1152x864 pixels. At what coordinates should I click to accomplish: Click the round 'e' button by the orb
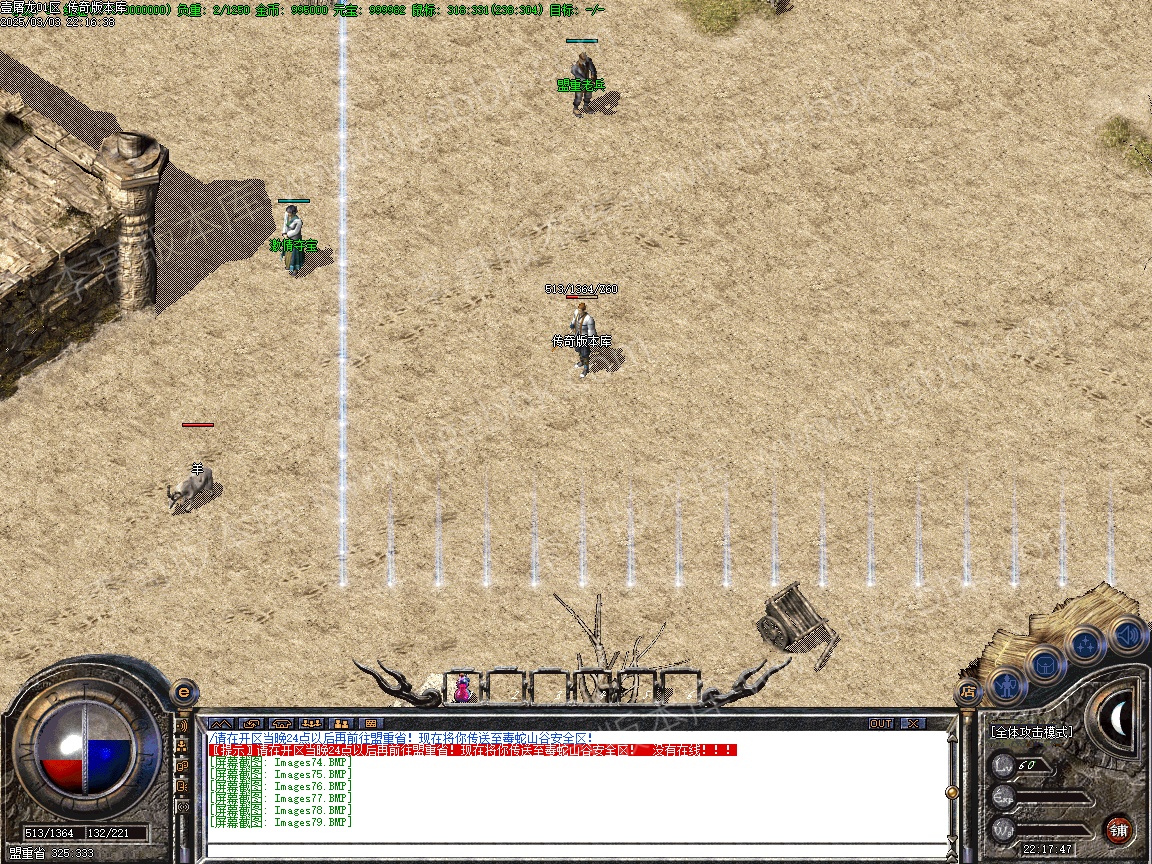[x=183, y=691]
